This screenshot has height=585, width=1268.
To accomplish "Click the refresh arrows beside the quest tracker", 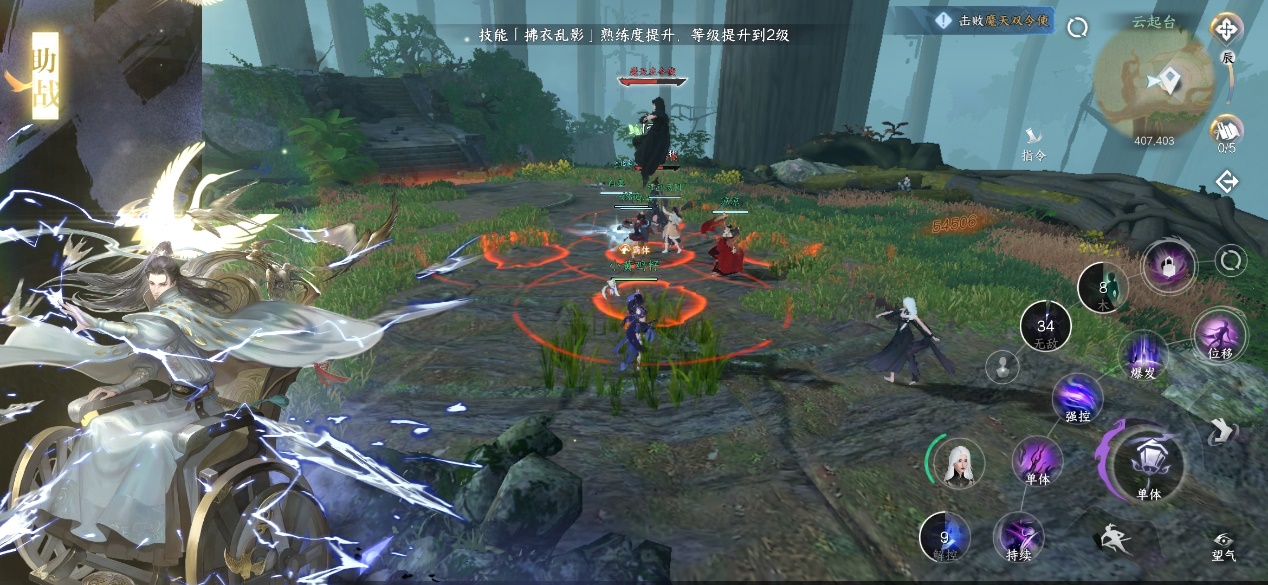I will [1077, 28].
